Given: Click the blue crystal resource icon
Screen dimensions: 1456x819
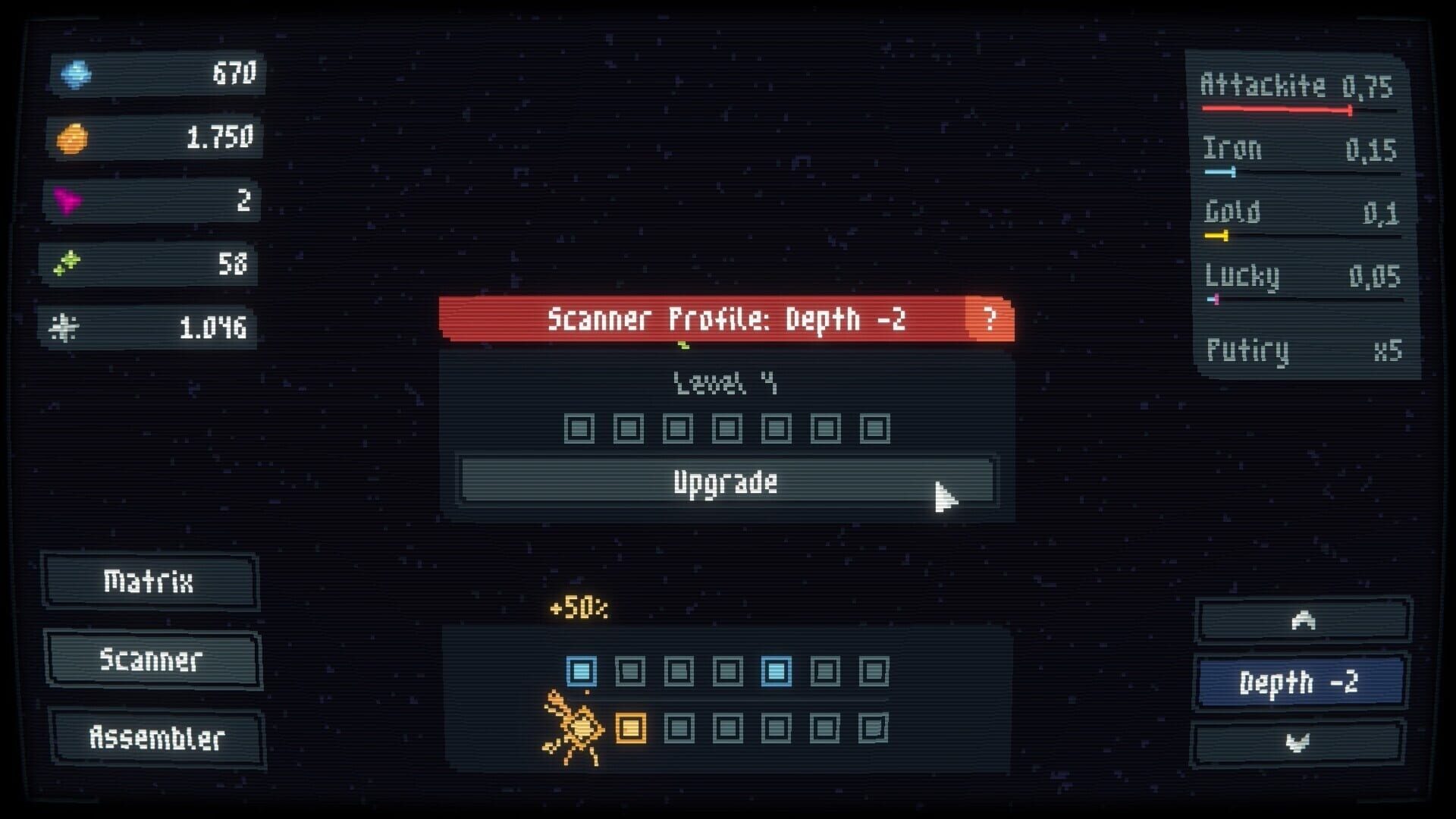Looking at the screenshot, I should [76, 74].
